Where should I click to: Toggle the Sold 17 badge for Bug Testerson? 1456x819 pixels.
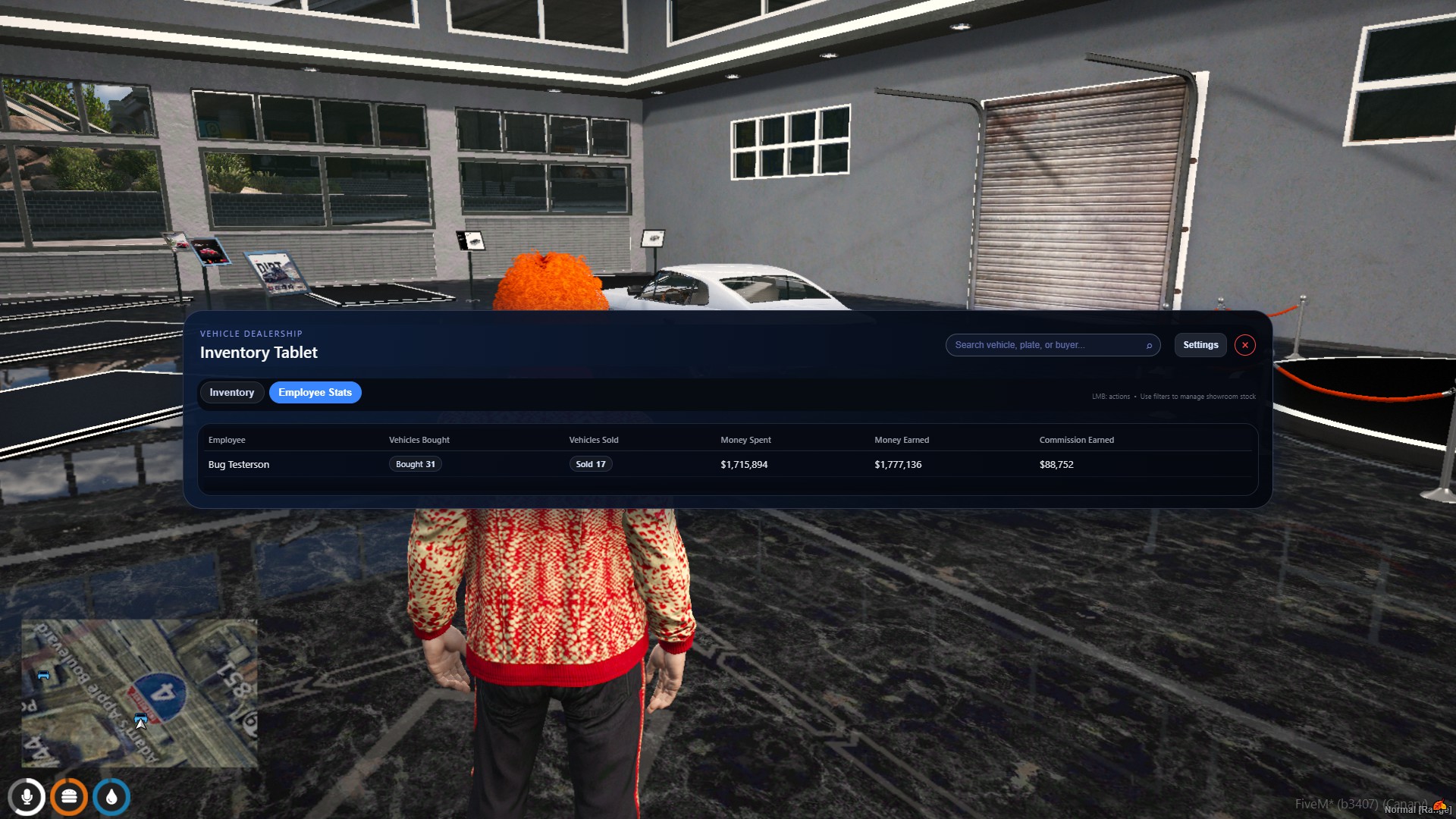tap(591, 463)
